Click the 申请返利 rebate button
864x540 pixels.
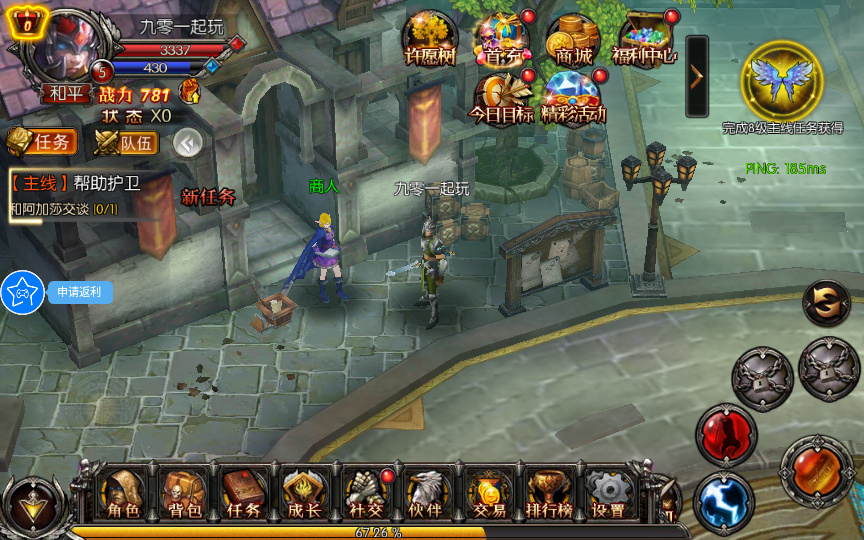(x=78, y=292)
